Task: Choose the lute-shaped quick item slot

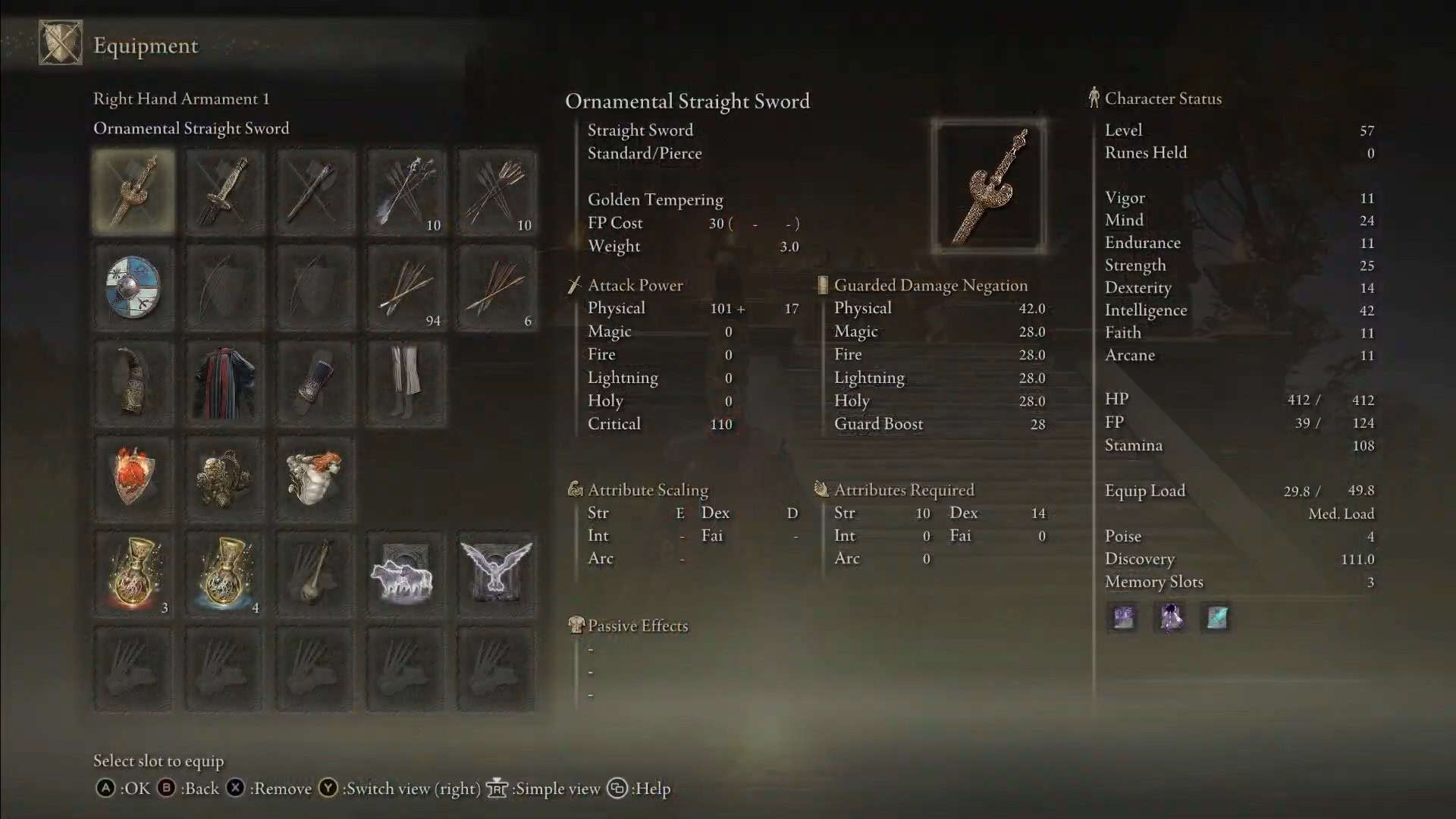Action: click(x=315, y=574)
